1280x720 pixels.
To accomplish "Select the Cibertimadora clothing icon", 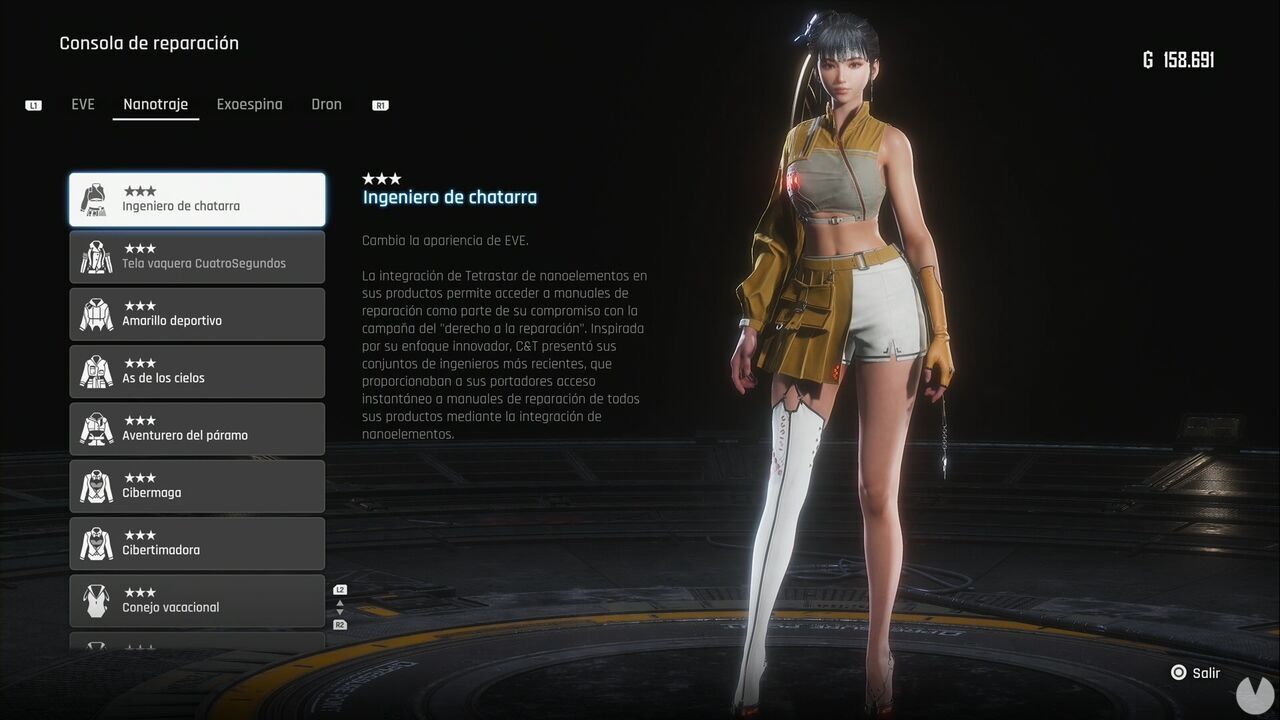I will [x=95, y=543].
